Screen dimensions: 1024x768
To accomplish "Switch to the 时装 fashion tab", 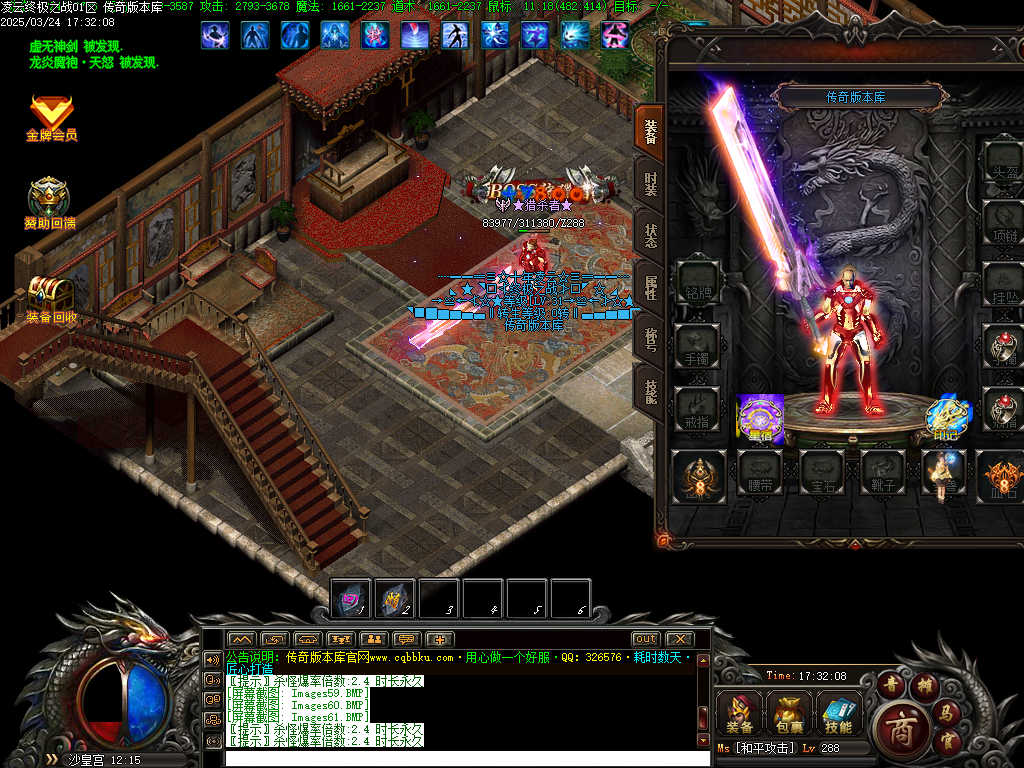I will pyautogui.click(x=650, y=182).
